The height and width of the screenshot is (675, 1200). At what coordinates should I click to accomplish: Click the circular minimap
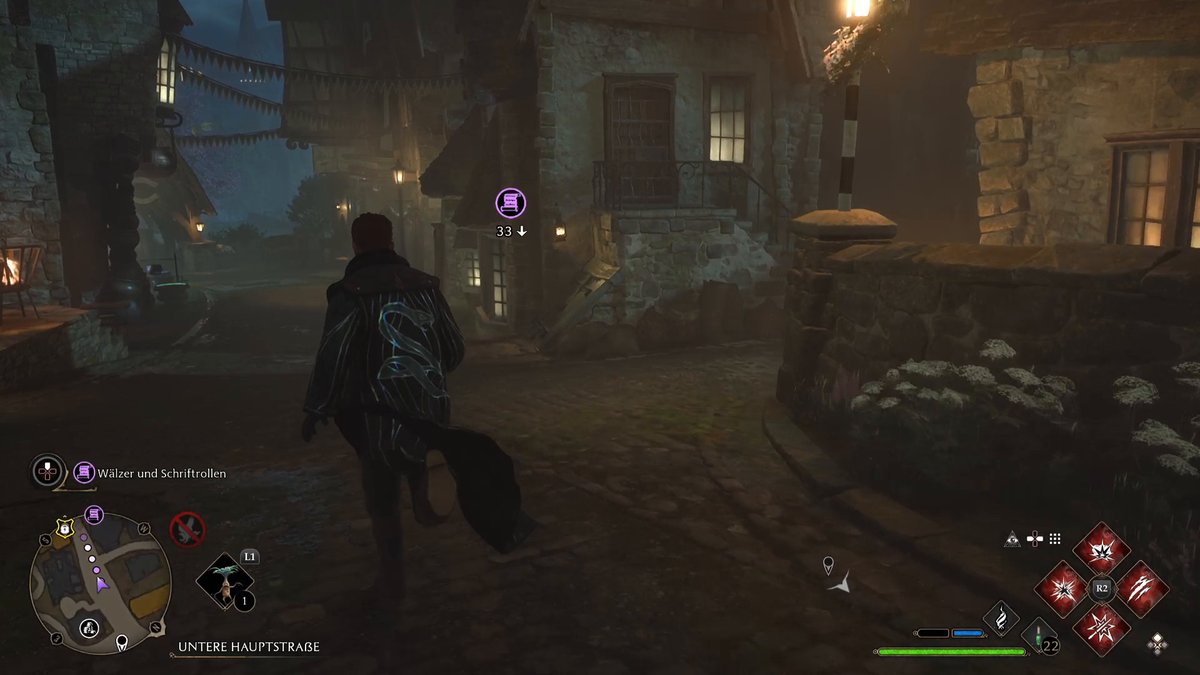click(x=100, y=578)
